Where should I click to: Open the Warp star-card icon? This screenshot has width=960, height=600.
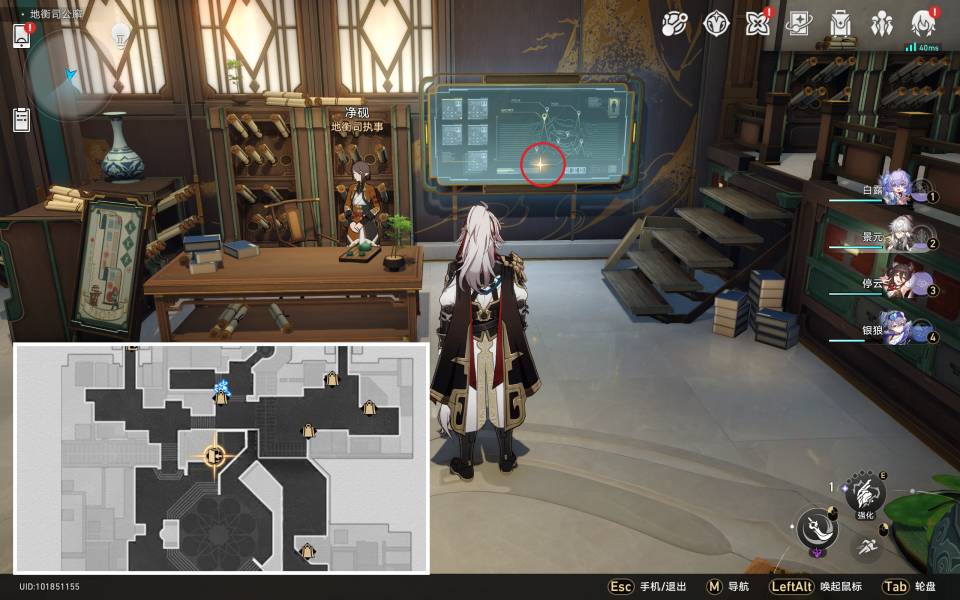[798, 23]
